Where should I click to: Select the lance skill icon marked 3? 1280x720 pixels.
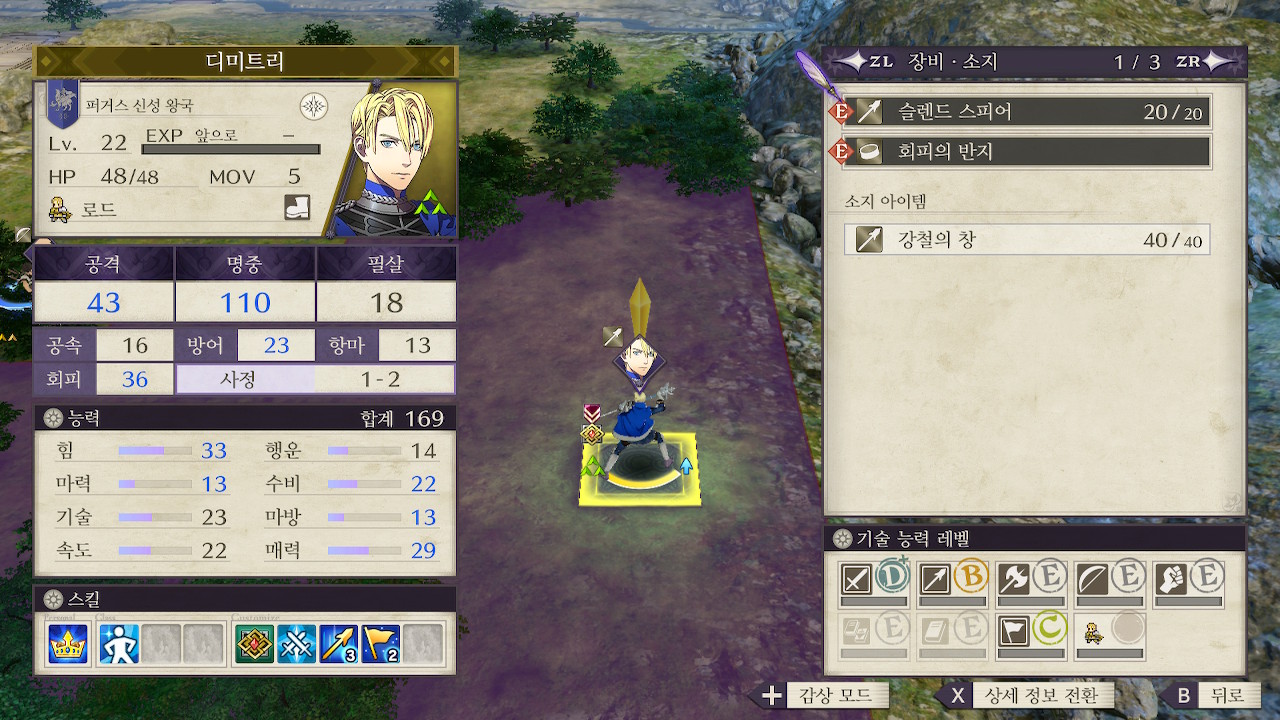click(339, 645)
